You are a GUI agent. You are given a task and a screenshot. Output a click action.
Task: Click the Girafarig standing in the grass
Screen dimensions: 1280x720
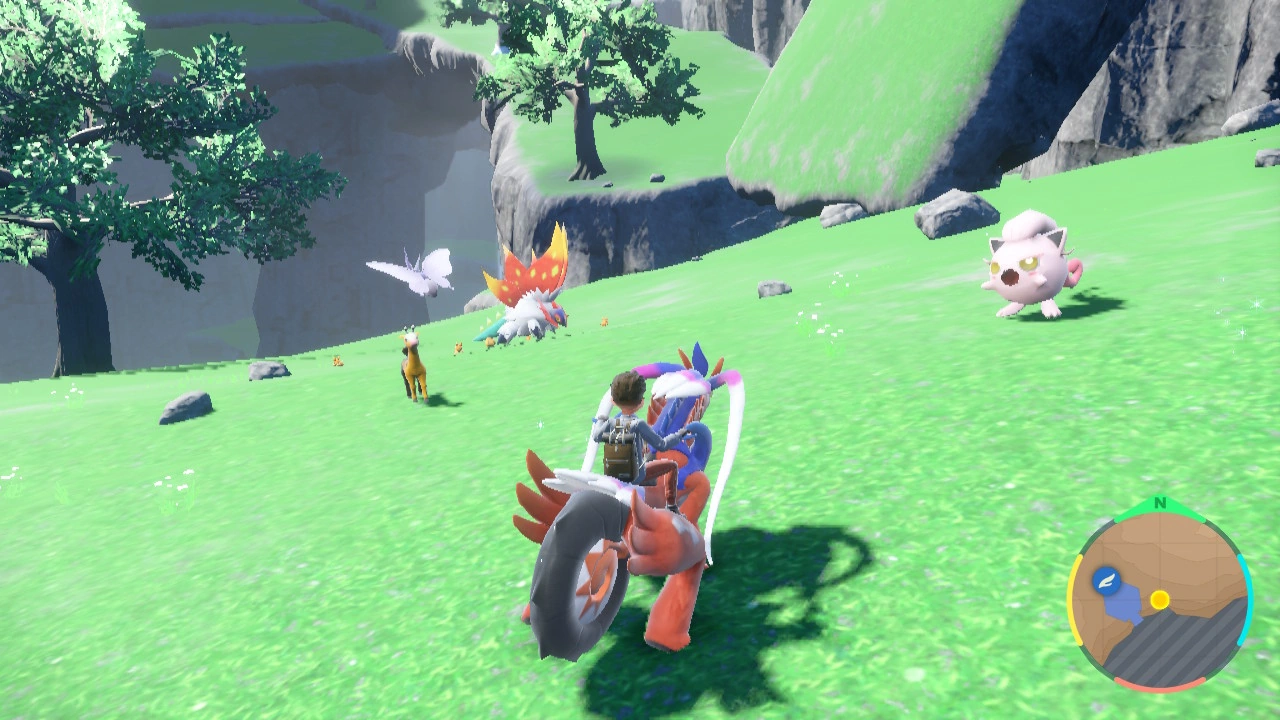(x=415, y=365)
